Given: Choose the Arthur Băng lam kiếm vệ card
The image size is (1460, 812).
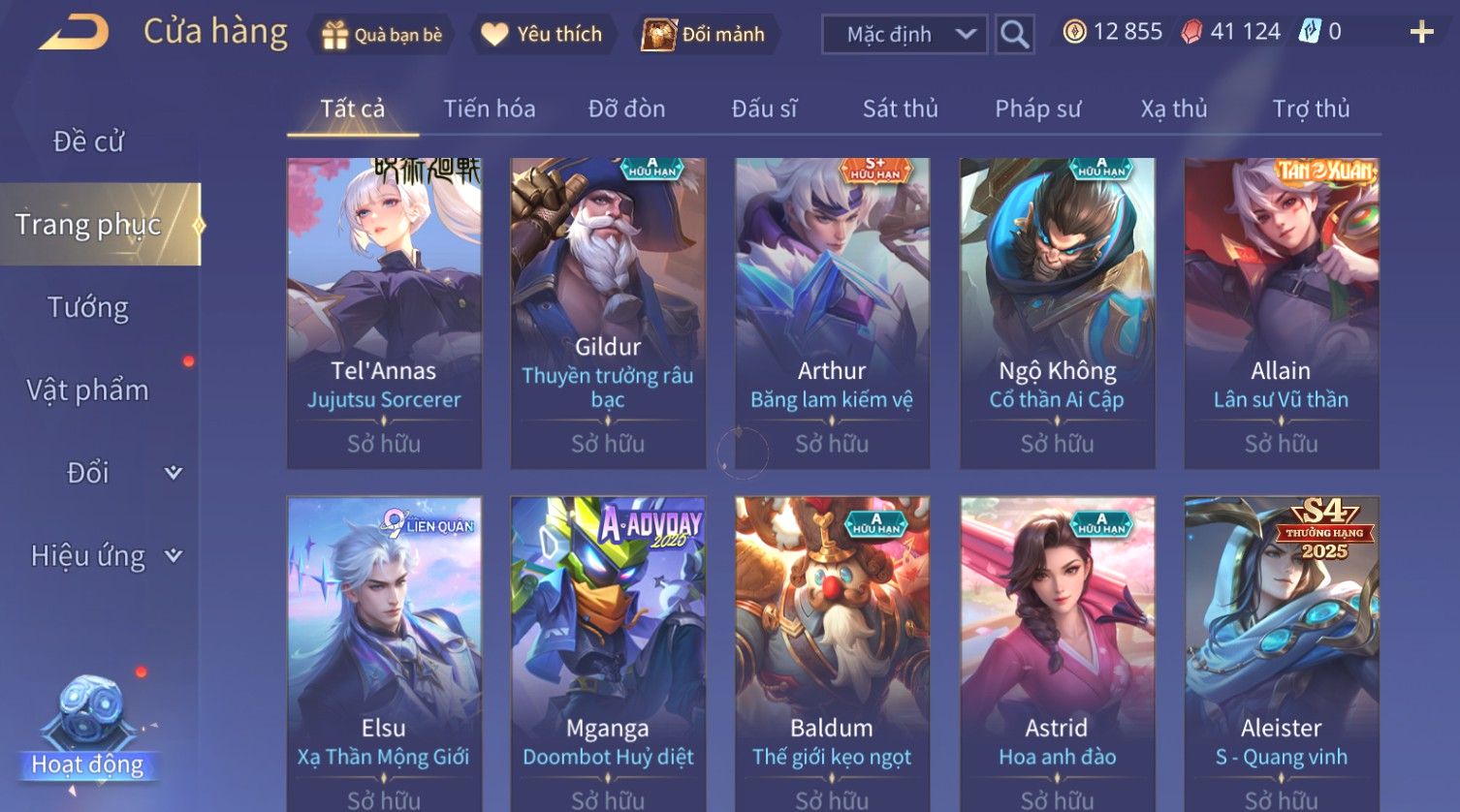Looking at the screenshot, I should pos(832,312).
